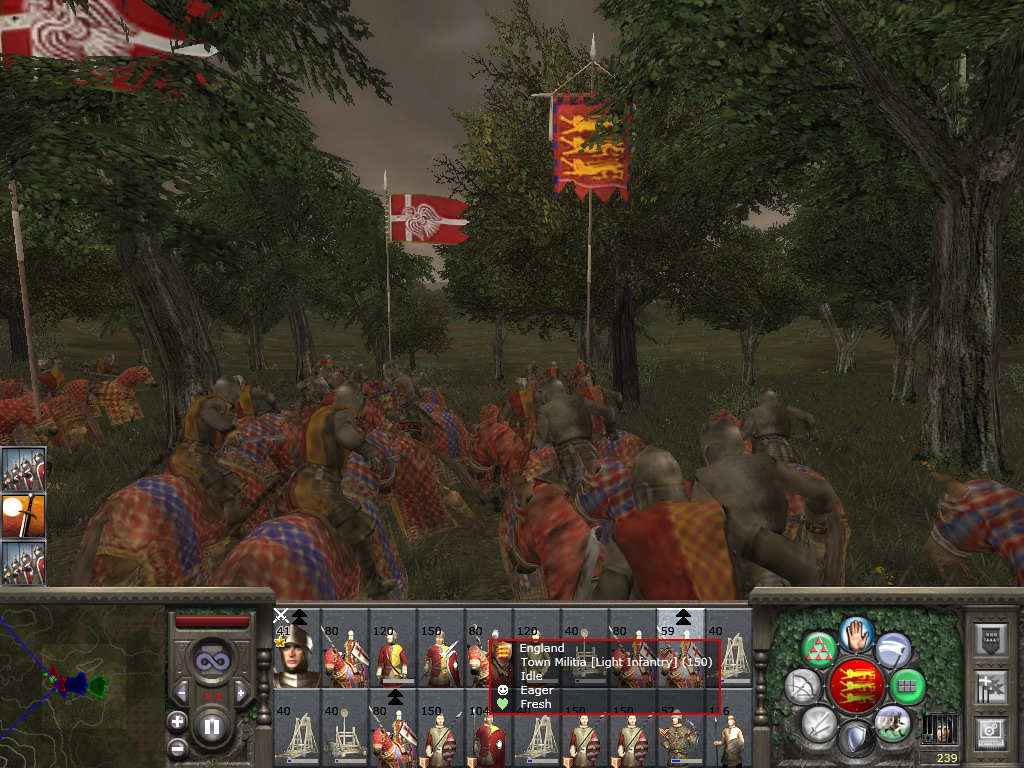Click the red triangles formation button
1024x768 pixels.
point(820,648)
